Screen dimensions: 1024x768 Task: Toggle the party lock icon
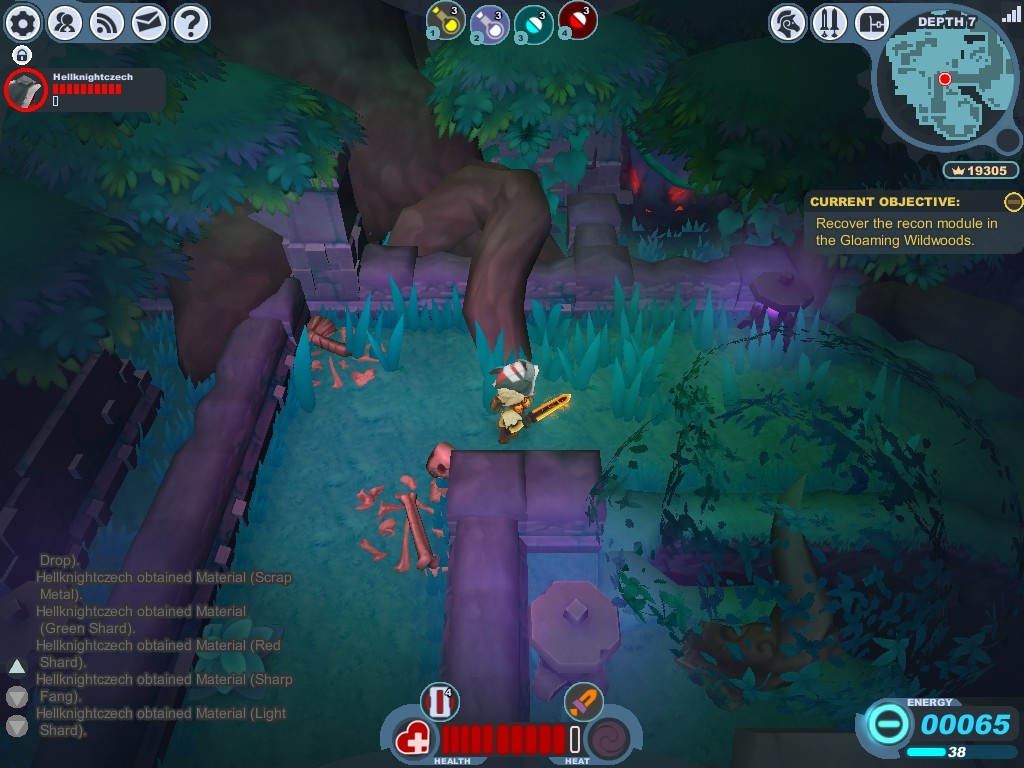coord(22,54)
